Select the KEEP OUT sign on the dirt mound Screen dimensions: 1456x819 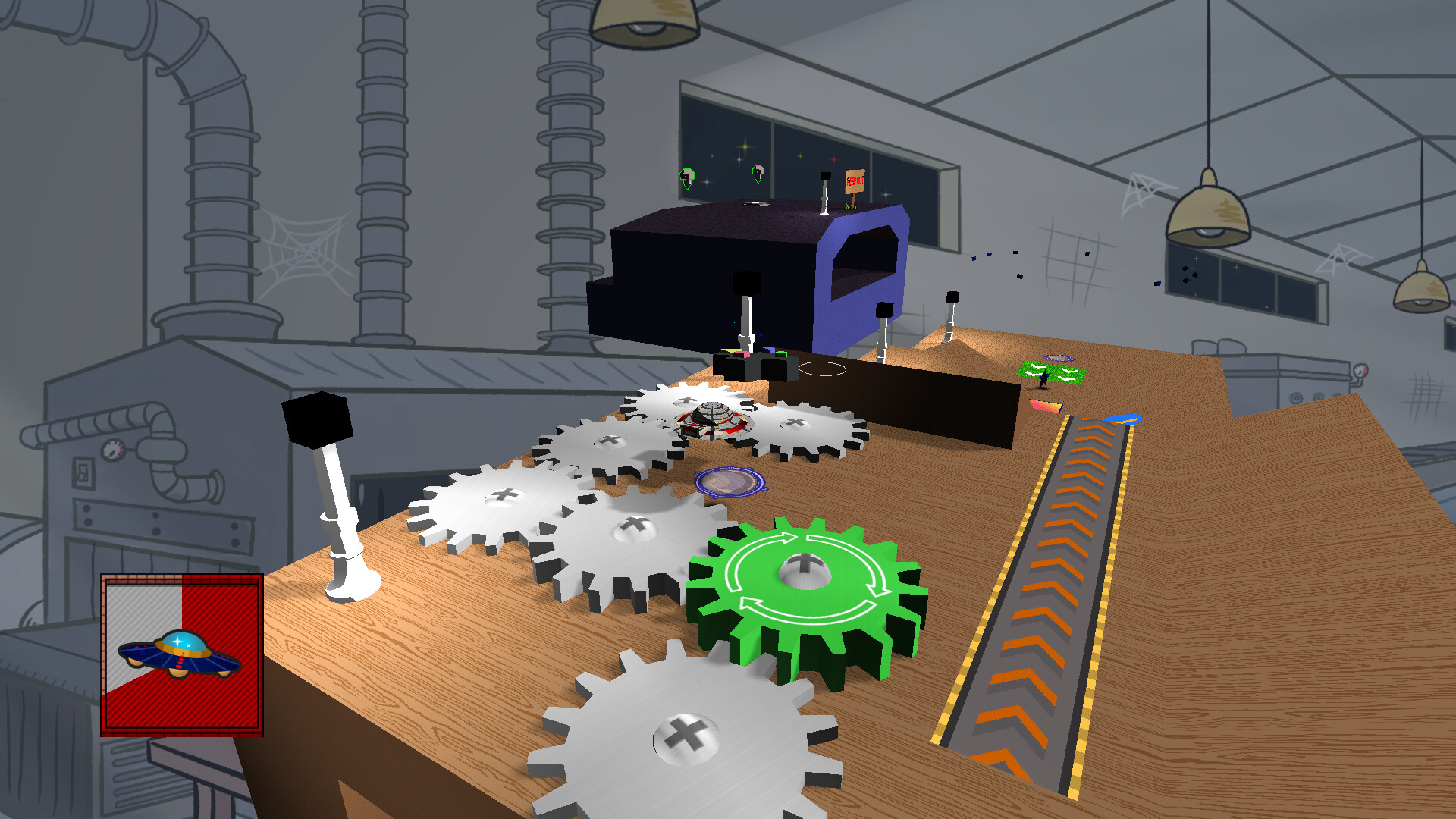(855, 182)
